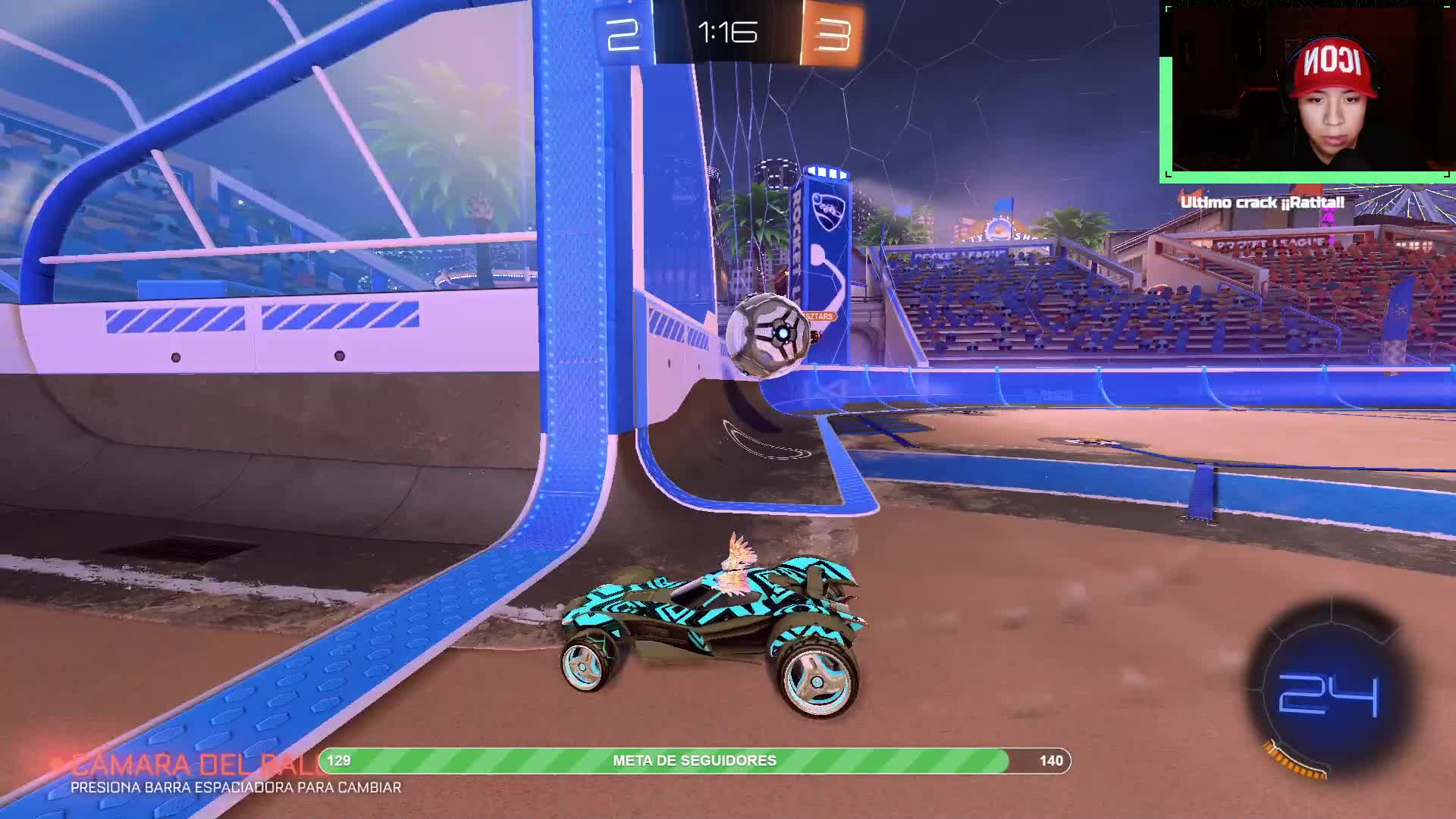This screenshot has width=1456, height=819.
Task: Click the streamer webcam overlay
Action: click(x=1307, y=93)
